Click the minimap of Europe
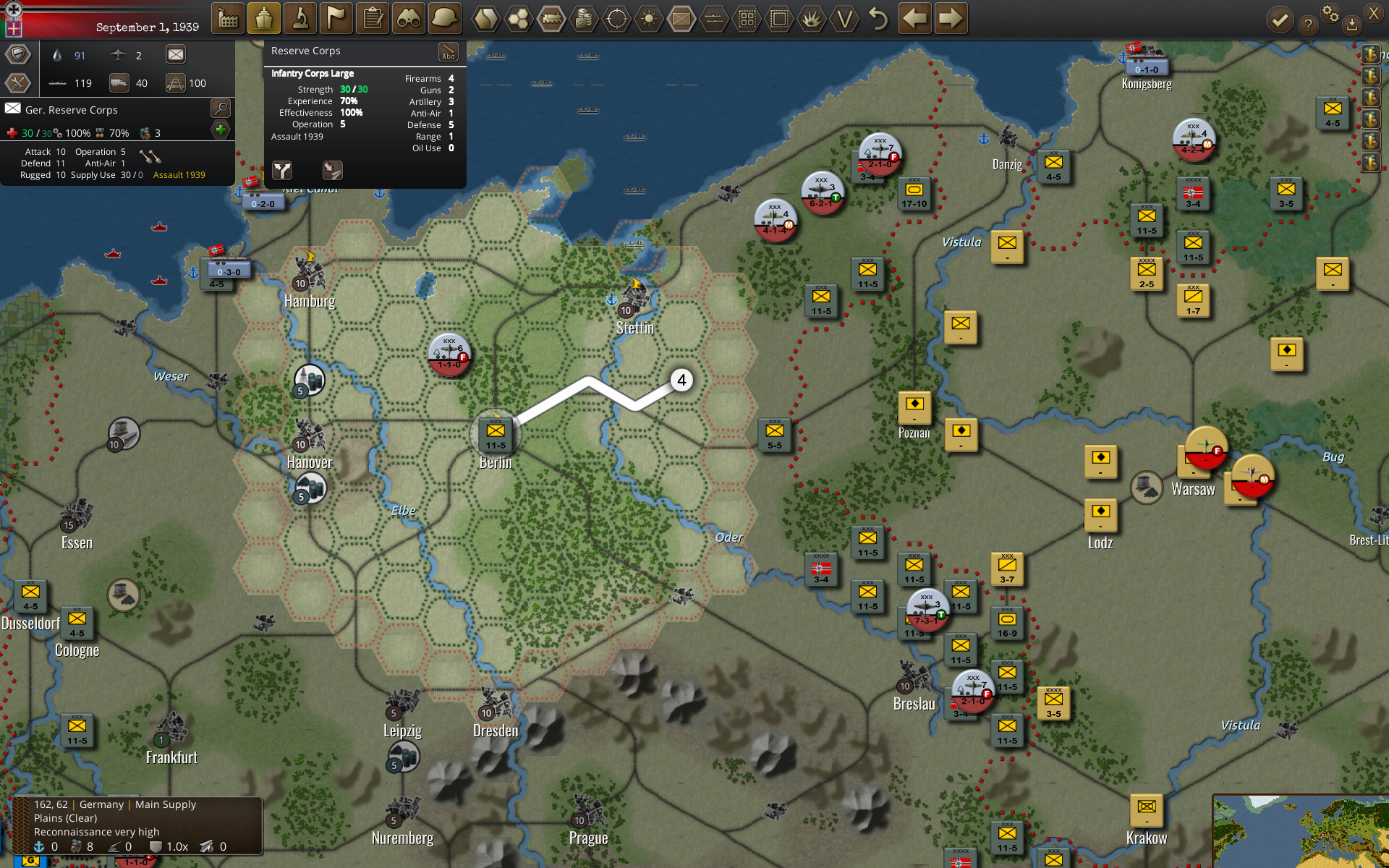 pos(1301,831)
